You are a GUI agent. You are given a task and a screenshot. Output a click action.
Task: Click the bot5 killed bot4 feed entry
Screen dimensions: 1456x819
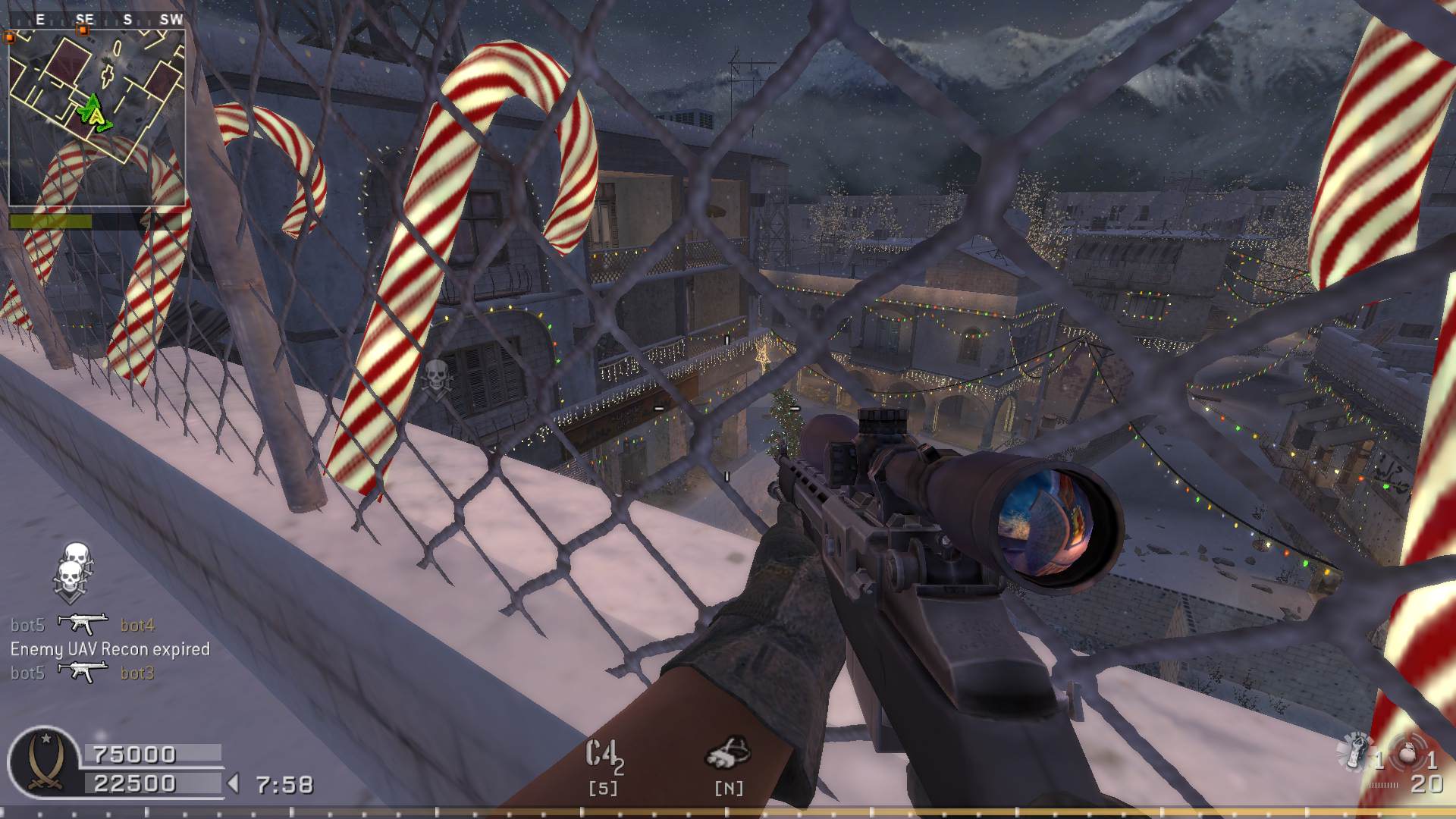[x=83, y=625]
